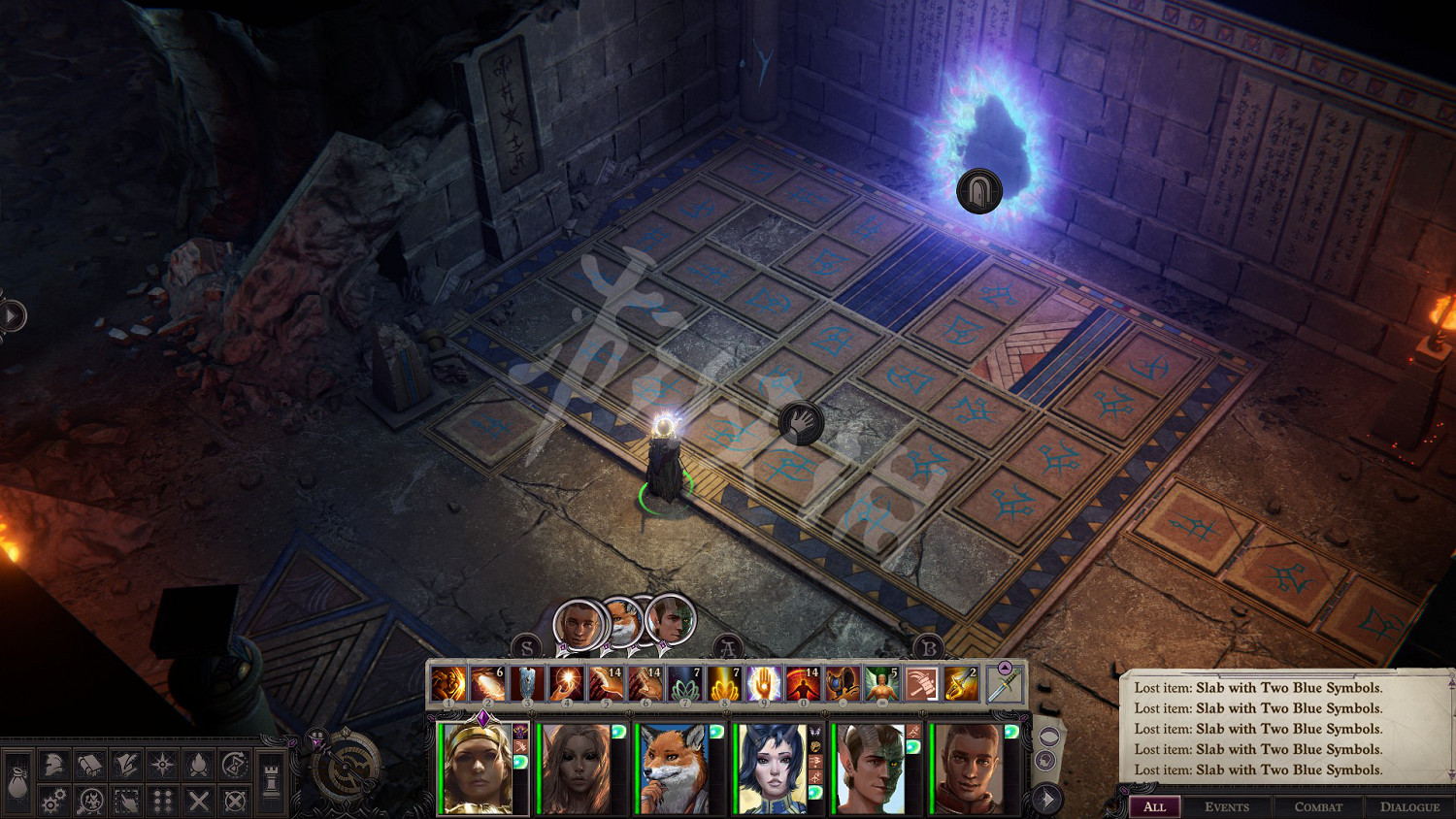Expand the left side panel arrow

(12, 315)
